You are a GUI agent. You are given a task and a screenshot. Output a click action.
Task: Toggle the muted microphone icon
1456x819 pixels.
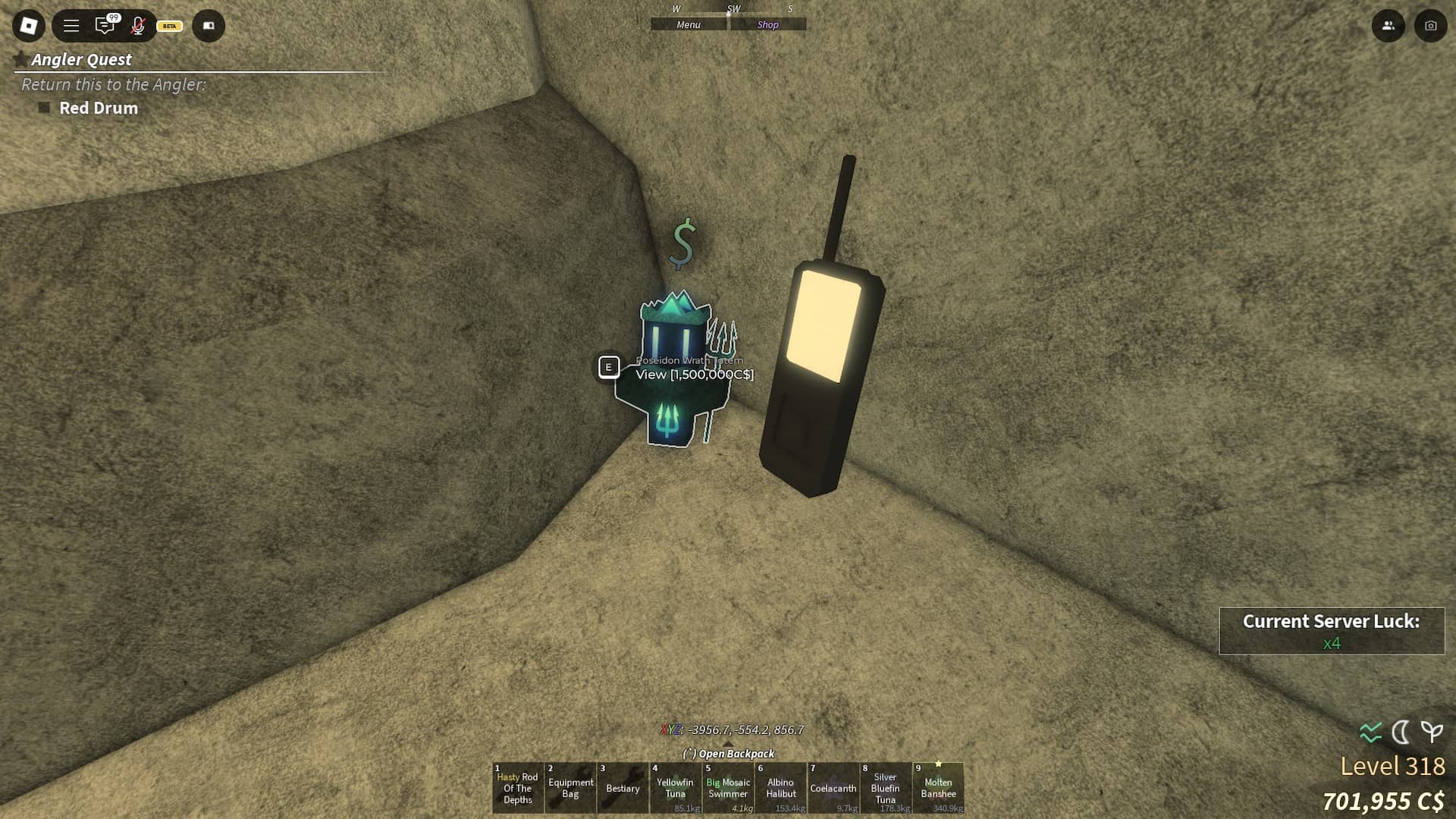138,26
